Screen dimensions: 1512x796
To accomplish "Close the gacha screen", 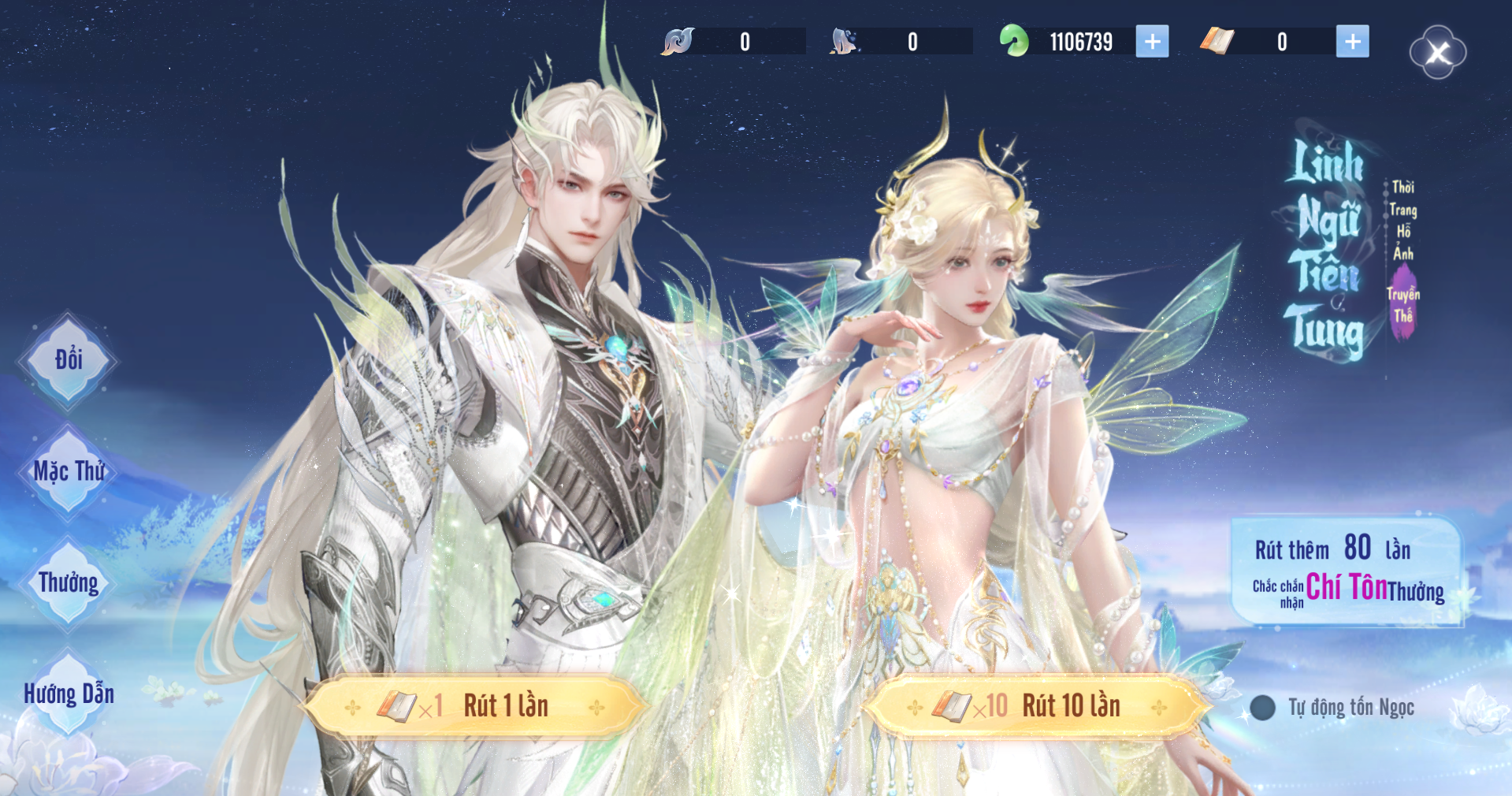I will click(1438, 53).
